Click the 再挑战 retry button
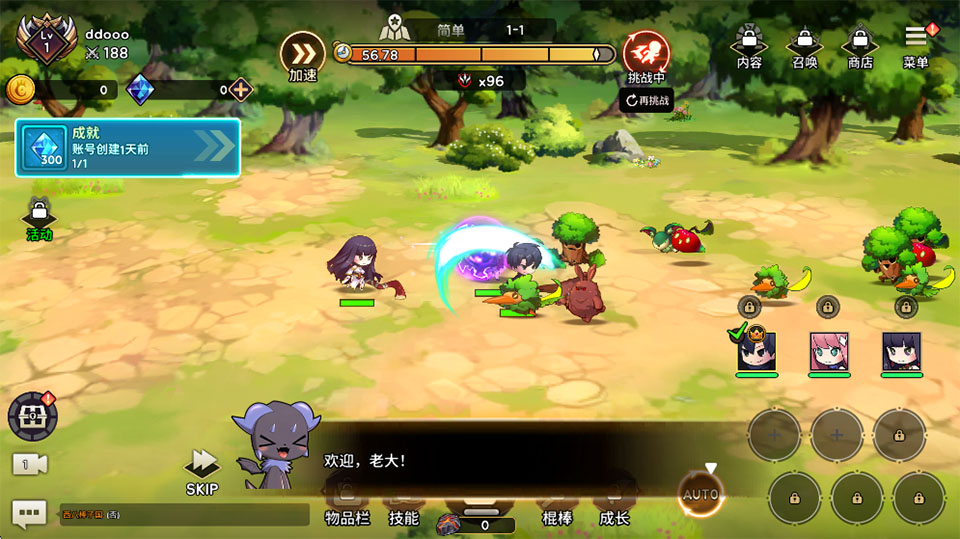The width and height of the screenshot is (960, 539). coord(646,101)
